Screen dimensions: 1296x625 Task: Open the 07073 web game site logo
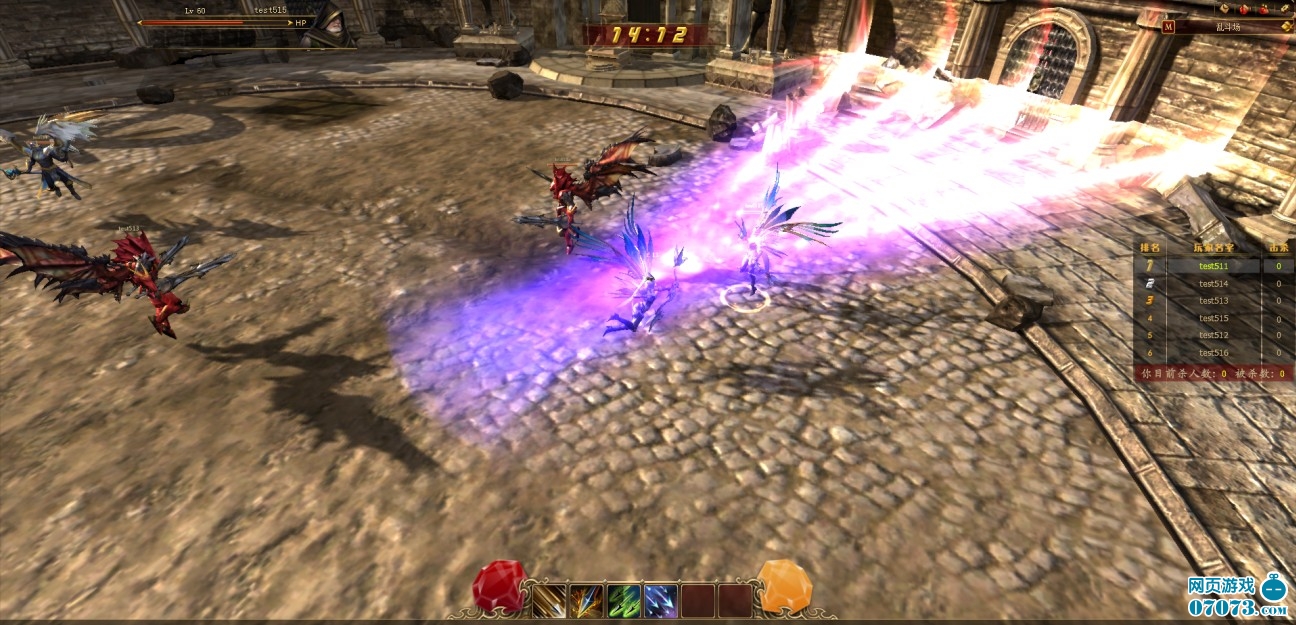pos(1236,596)
